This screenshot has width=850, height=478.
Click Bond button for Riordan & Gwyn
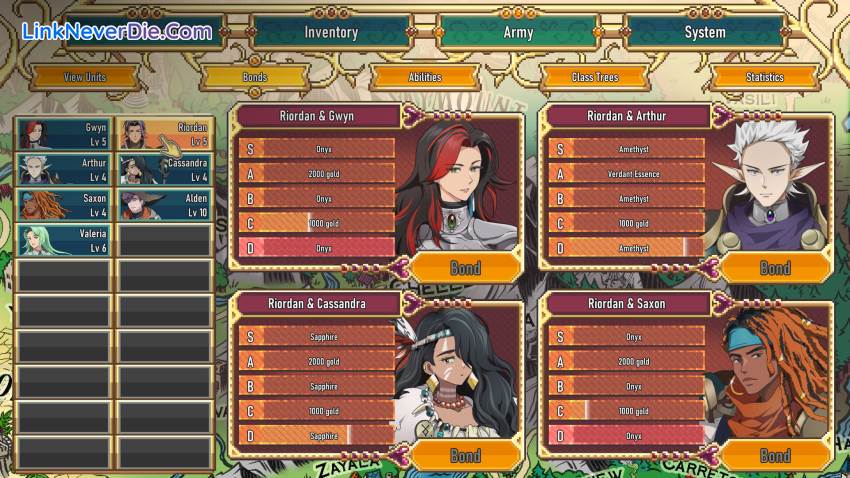tap(465, 267)
